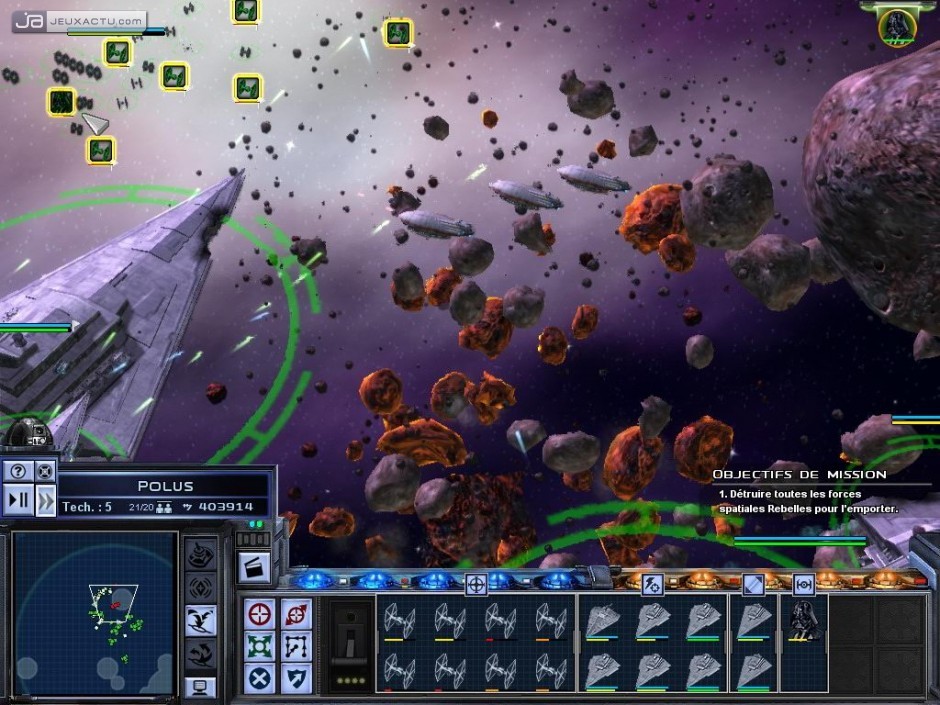Click the highlighted bombing run icon beside minimap
Screen dimensions: 940x705
click(201, 620)
